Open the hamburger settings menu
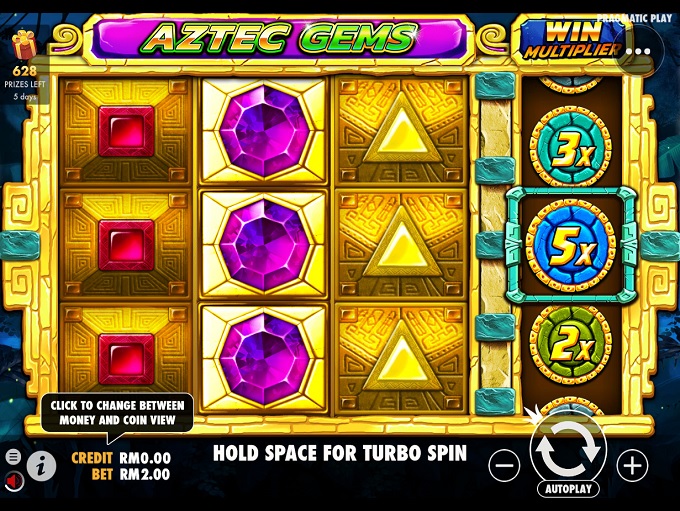Viewport: 680px width, 511px height. point(13,457)
